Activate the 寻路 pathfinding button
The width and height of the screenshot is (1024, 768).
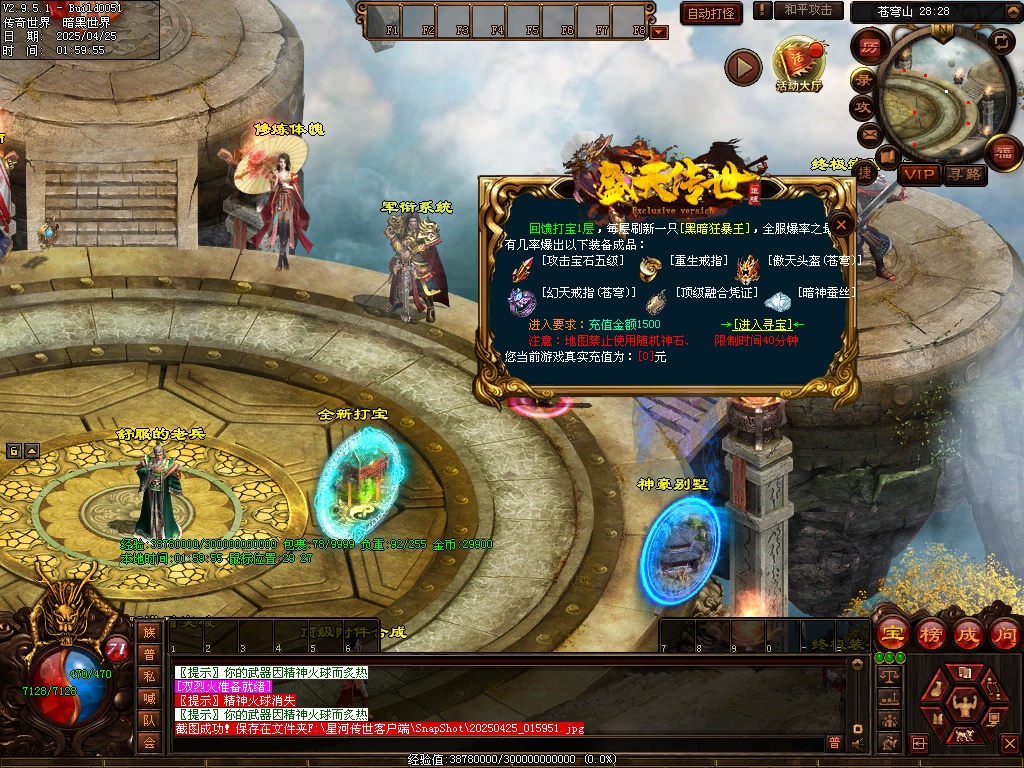click(x=964, y=175)
